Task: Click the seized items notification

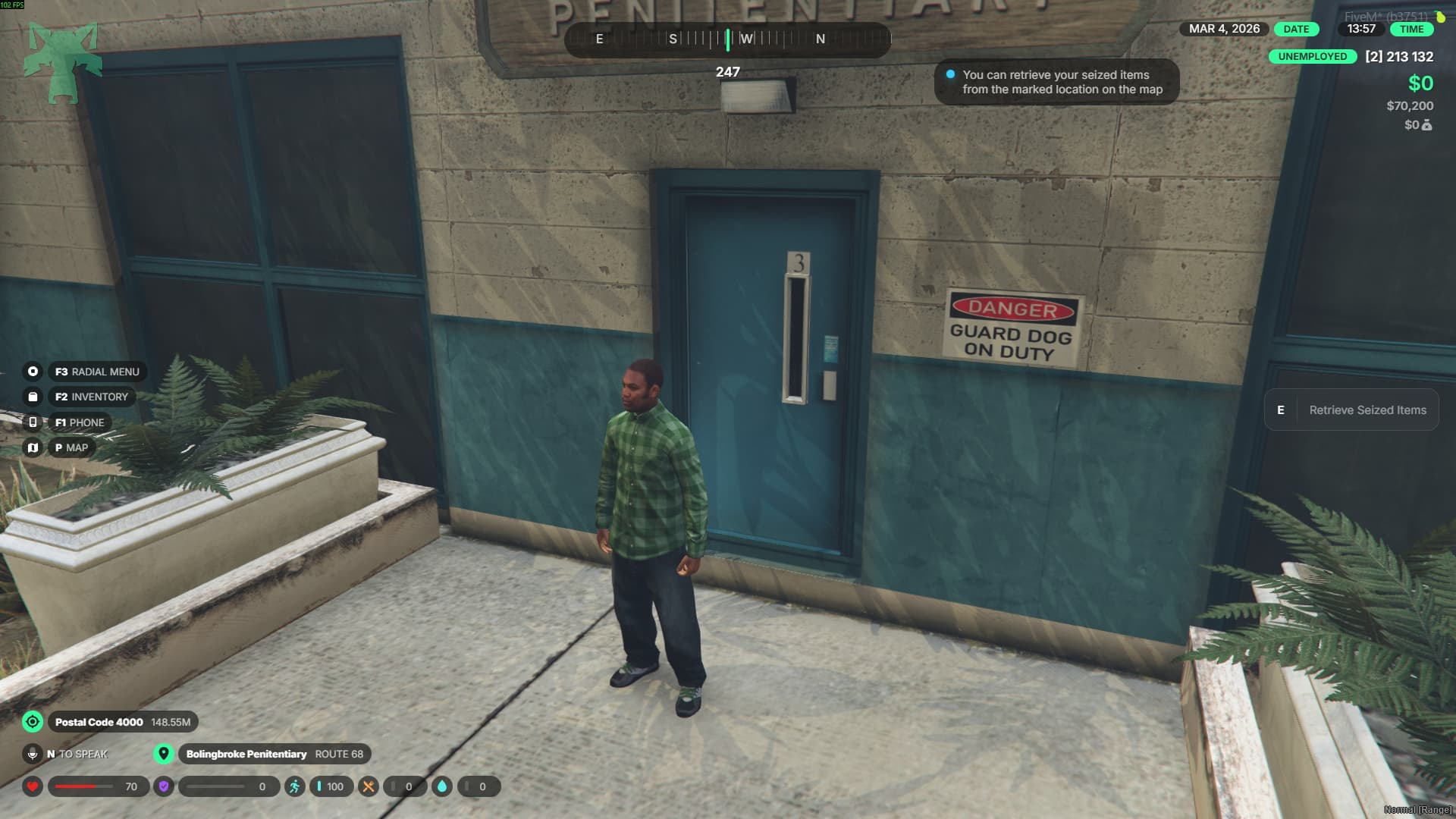Action: (1056, 82)
